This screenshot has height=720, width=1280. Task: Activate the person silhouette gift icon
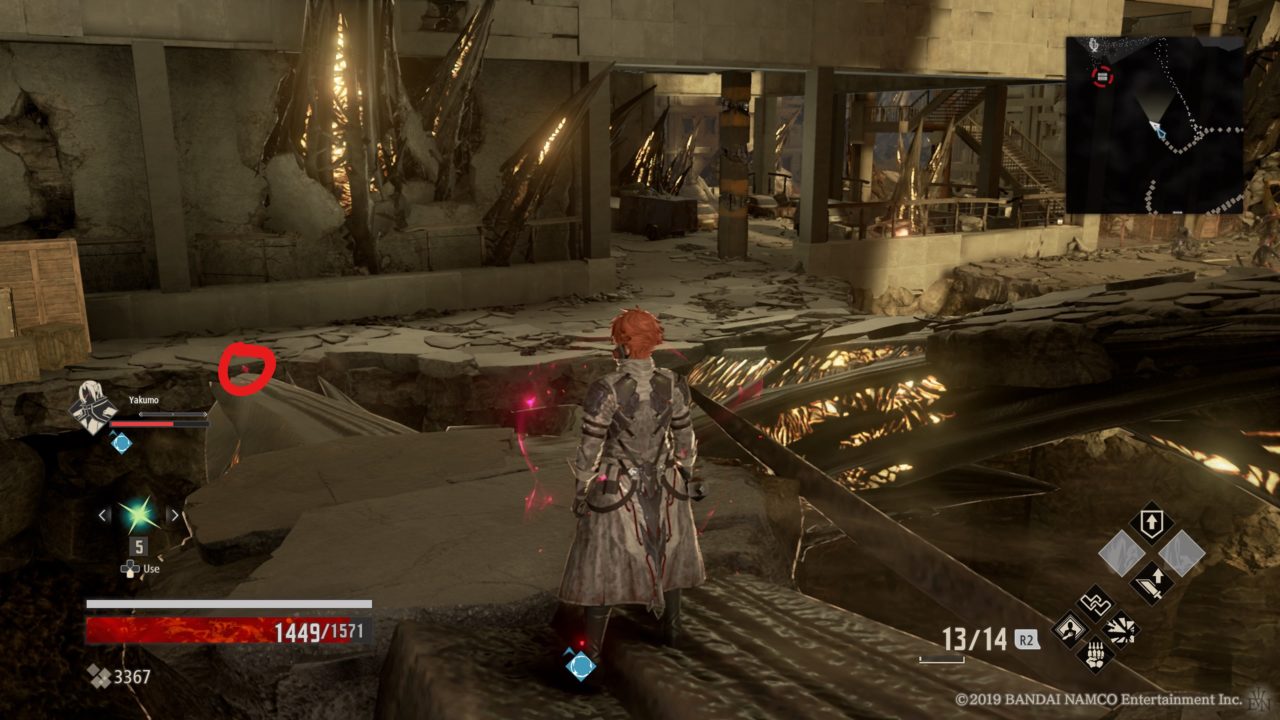(1071, 630)
